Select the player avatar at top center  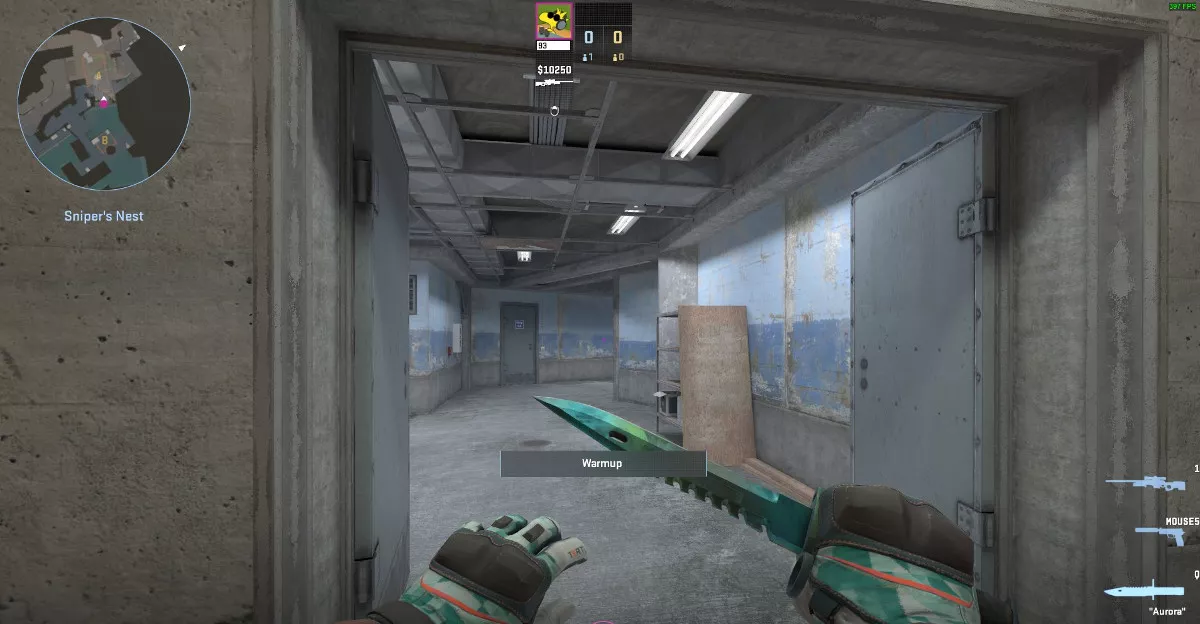[x=553, y=21]
